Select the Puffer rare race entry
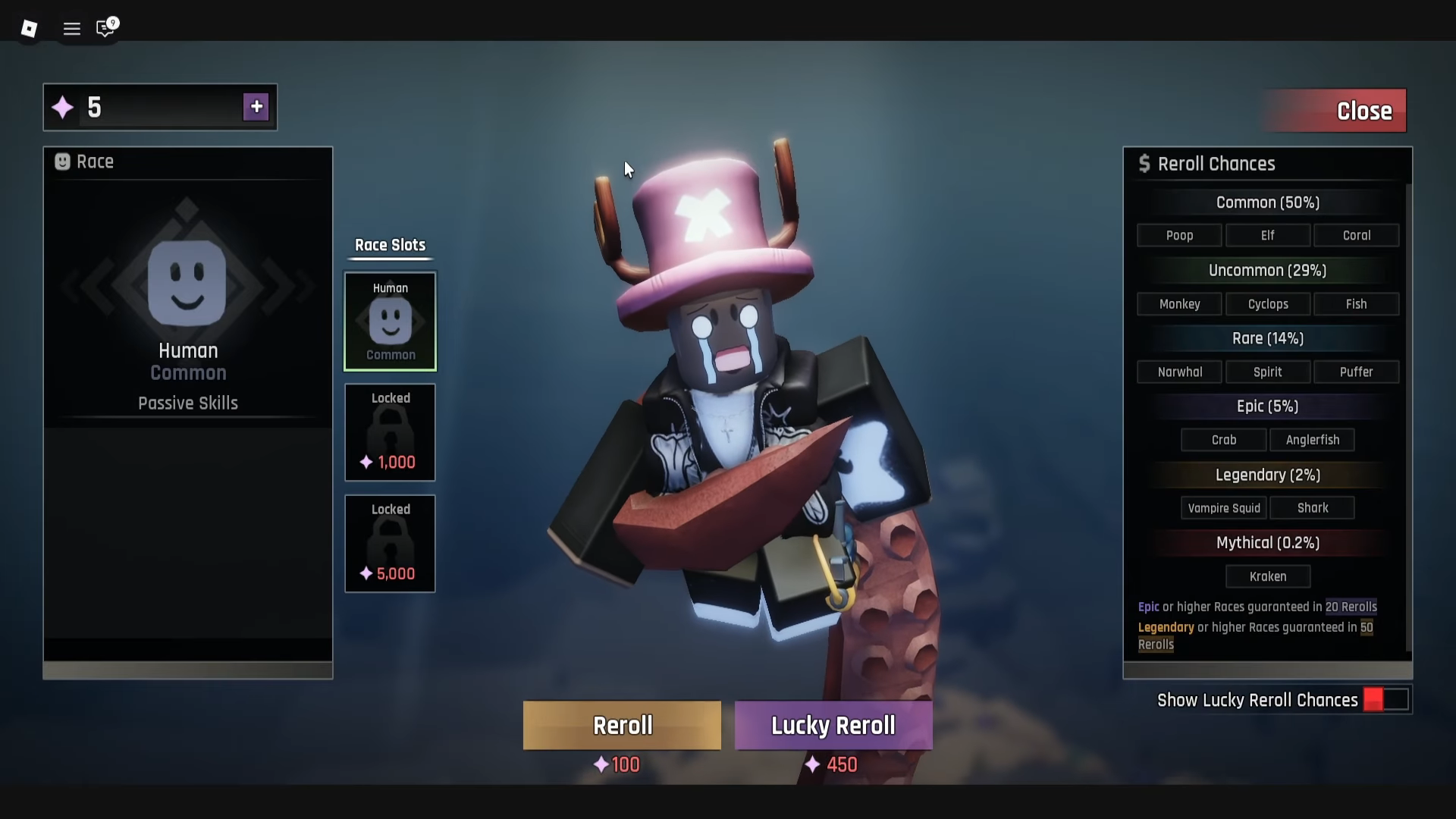This screenshot has height=819, width=1456. pos(1356,372)
